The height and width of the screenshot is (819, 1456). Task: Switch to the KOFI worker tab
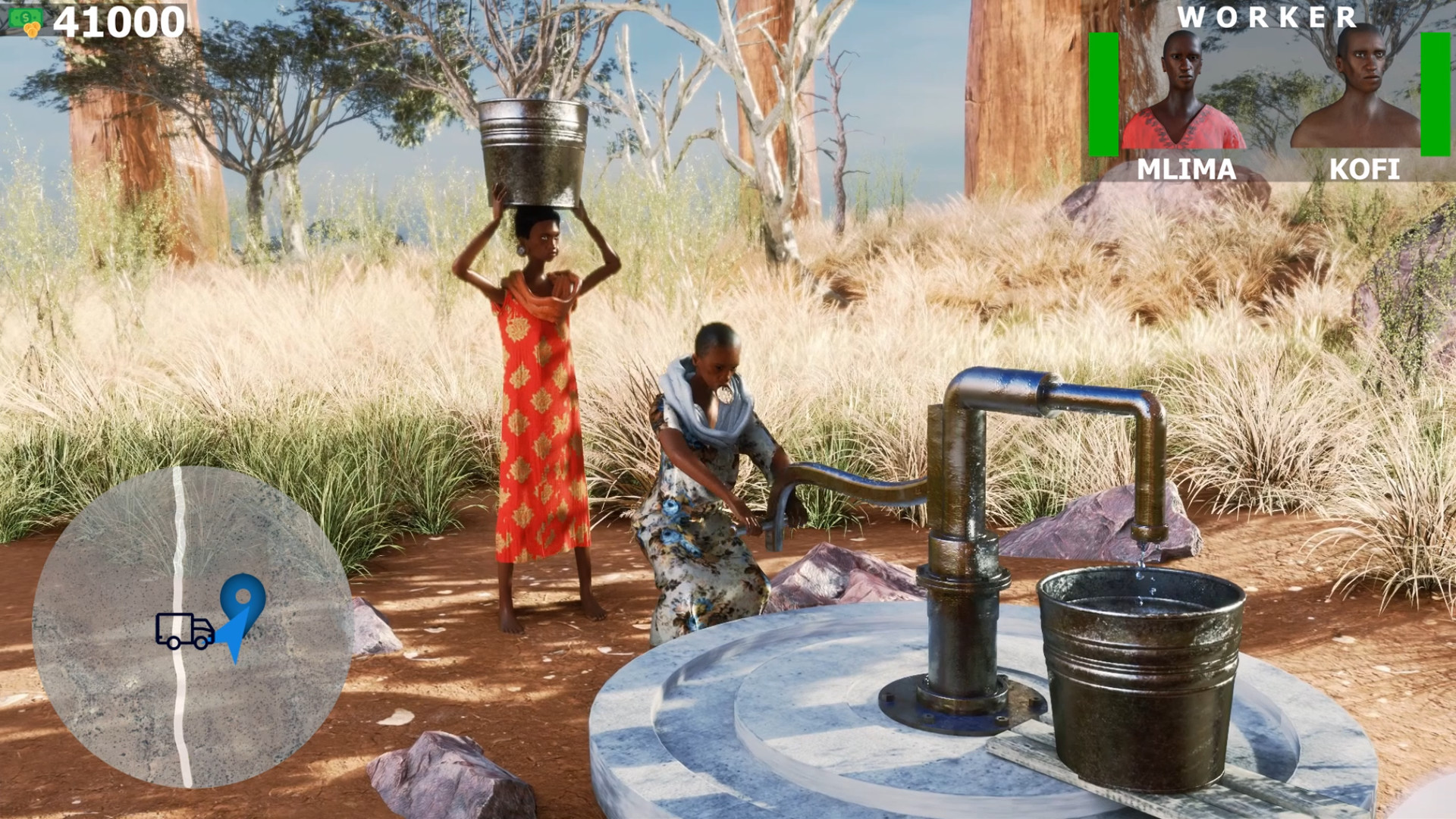point(1365,170)
